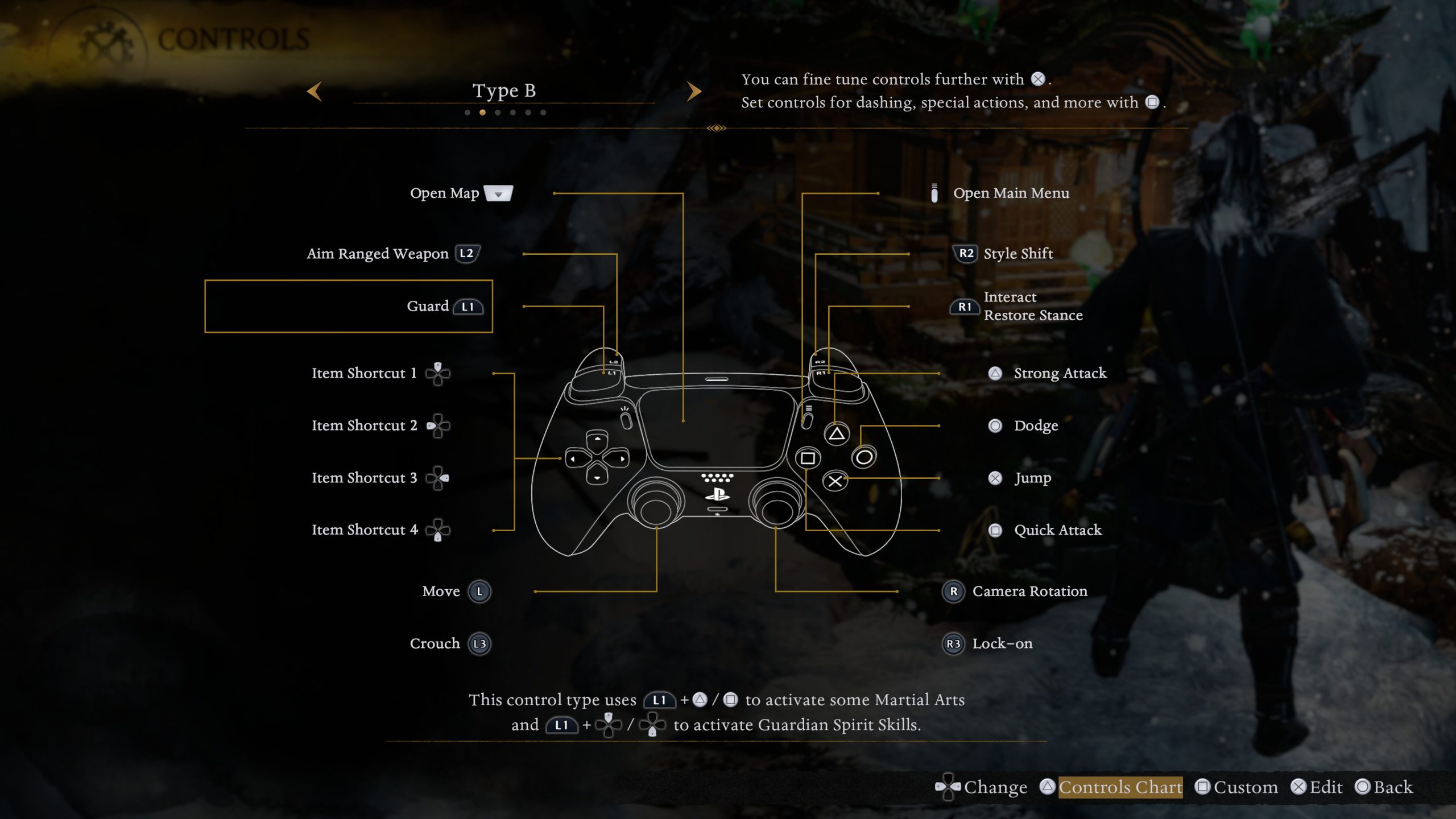Select the touchpad Open Map icon
1456x819 pixels.
[x=498, y=193]
